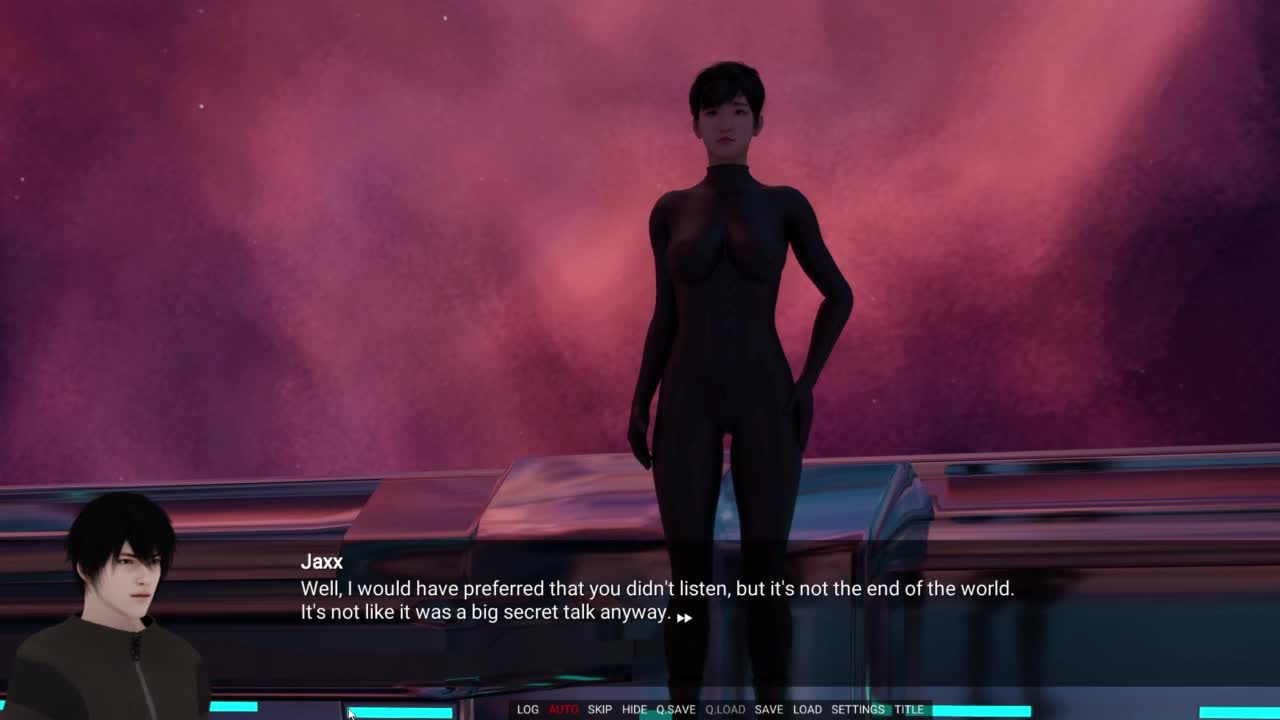Activate SKIP to fast-forward dialogue
This screenshot has width=1280, height=720.
600,710
